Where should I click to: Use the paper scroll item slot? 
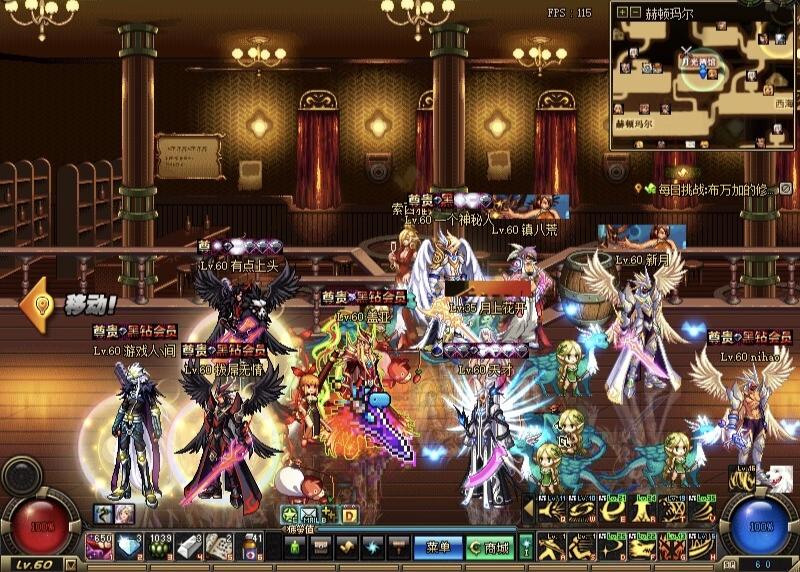click(220, 546)
